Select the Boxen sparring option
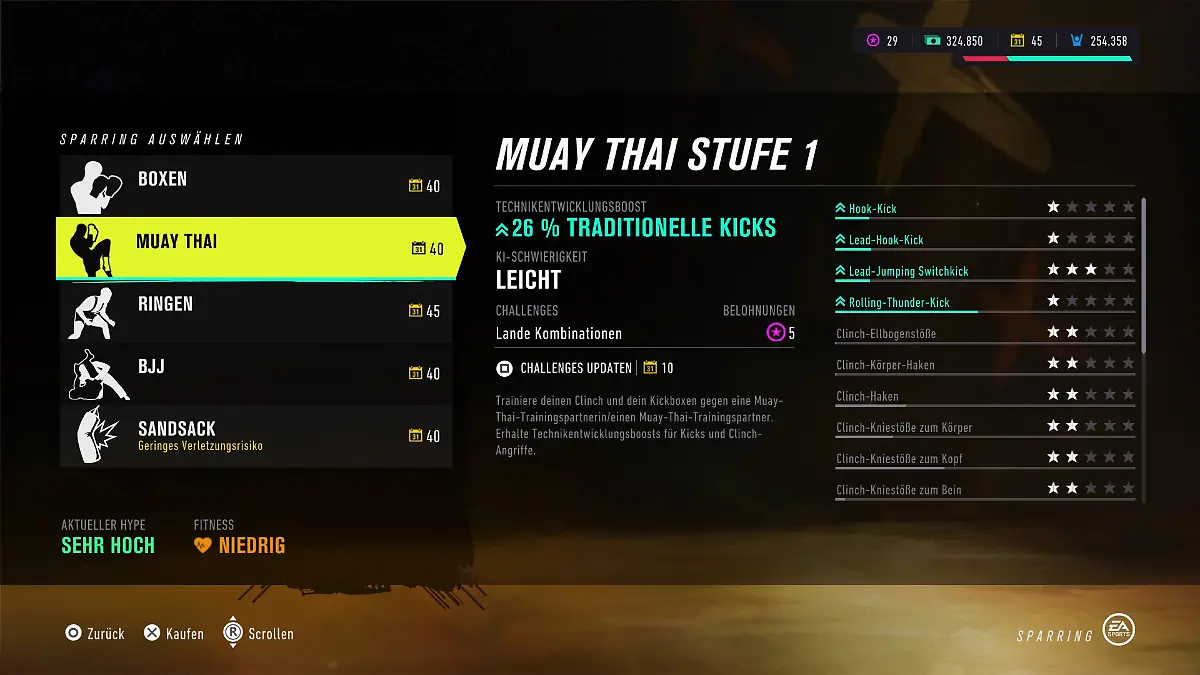 [x=255, y=185]
